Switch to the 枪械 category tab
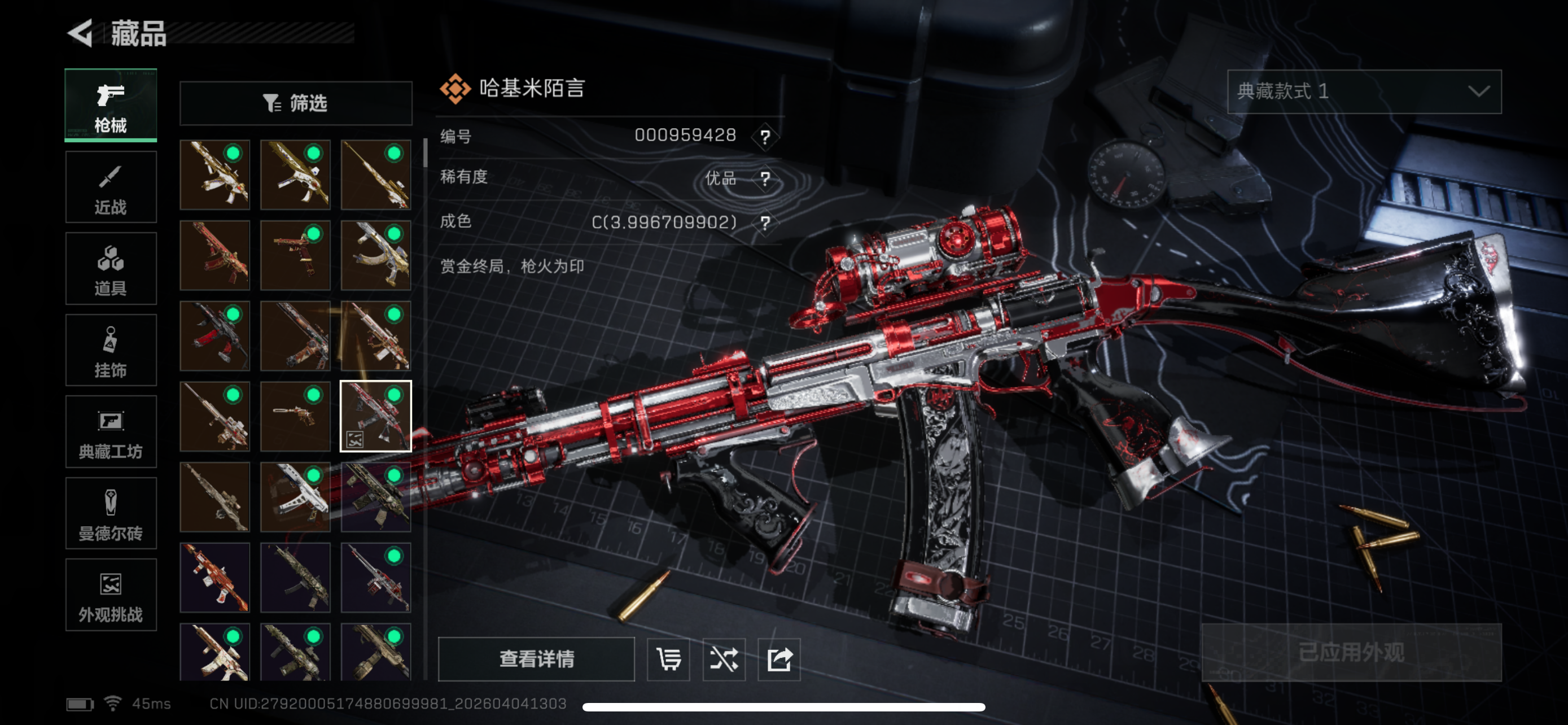 (x=111, y=106)
